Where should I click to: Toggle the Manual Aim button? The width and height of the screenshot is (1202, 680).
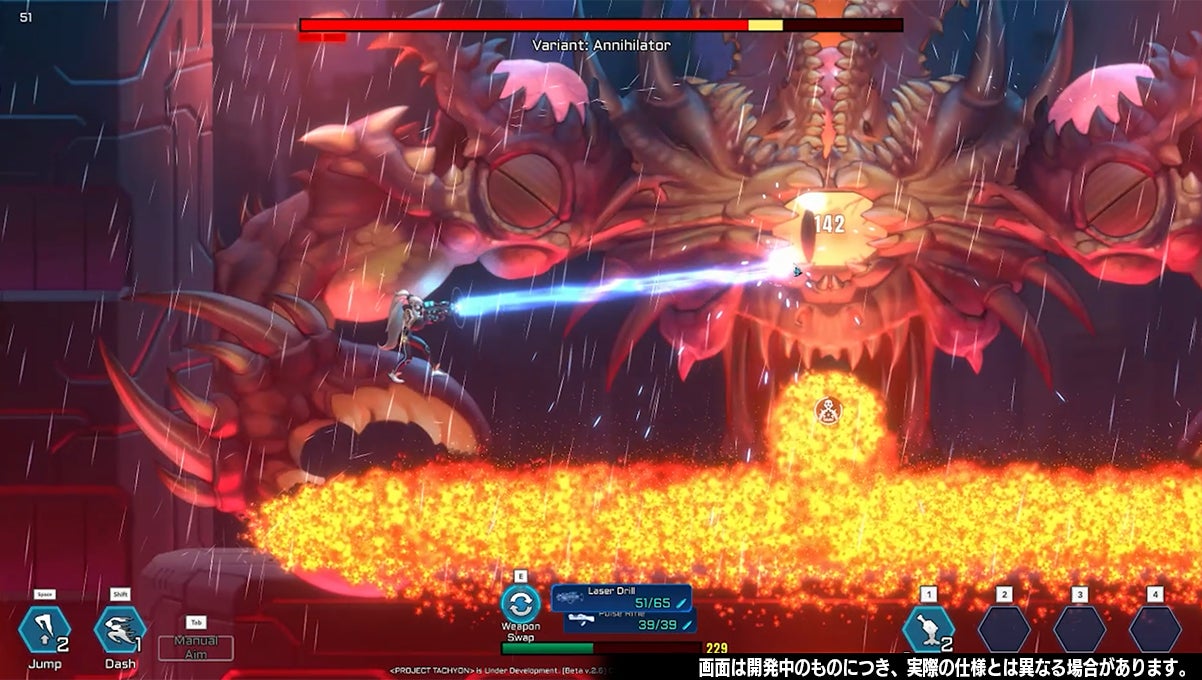(196, 647)
